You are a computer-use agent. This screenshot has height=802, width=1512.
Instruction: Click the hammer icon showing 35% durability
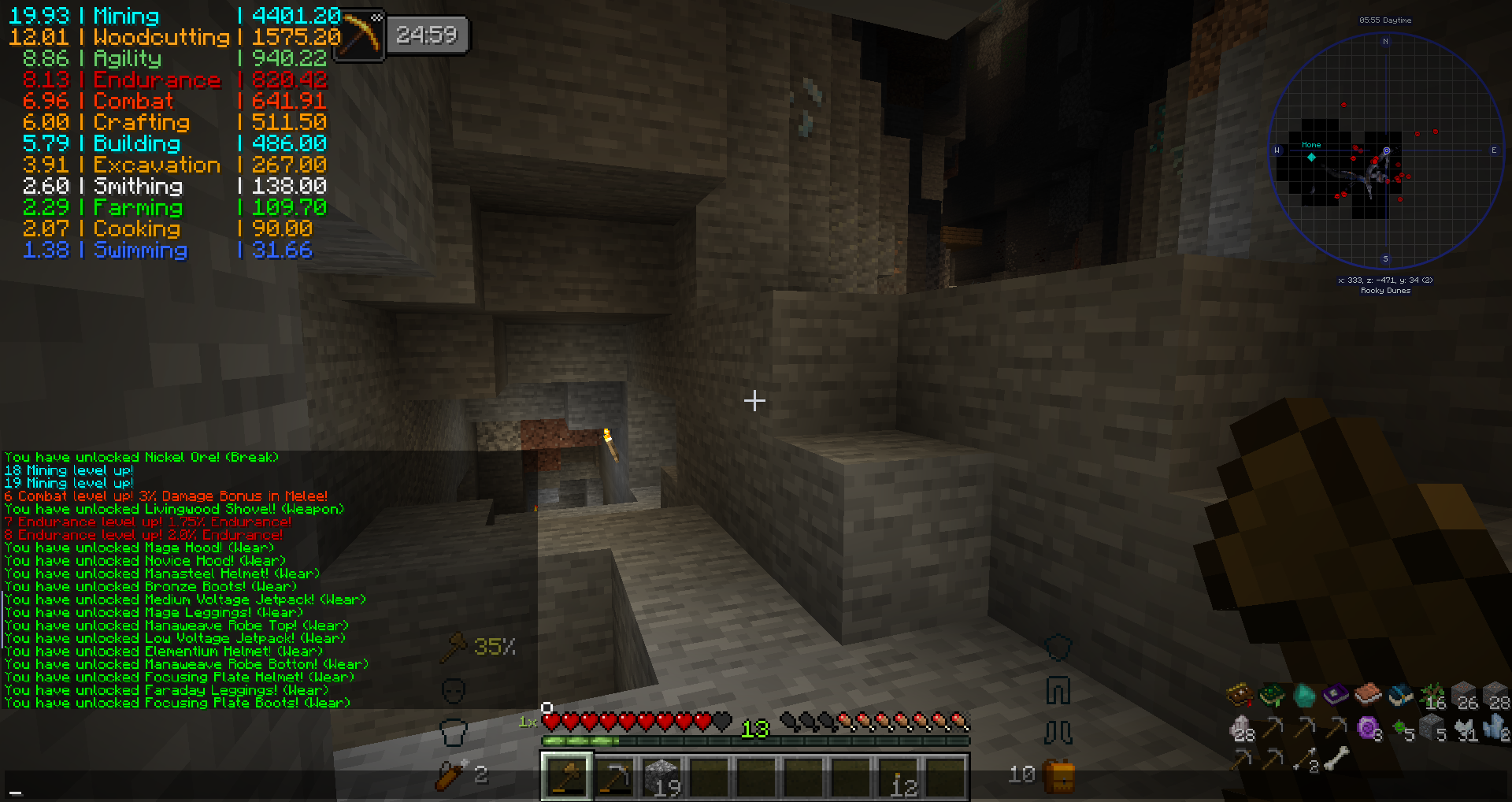coord(455,646)
